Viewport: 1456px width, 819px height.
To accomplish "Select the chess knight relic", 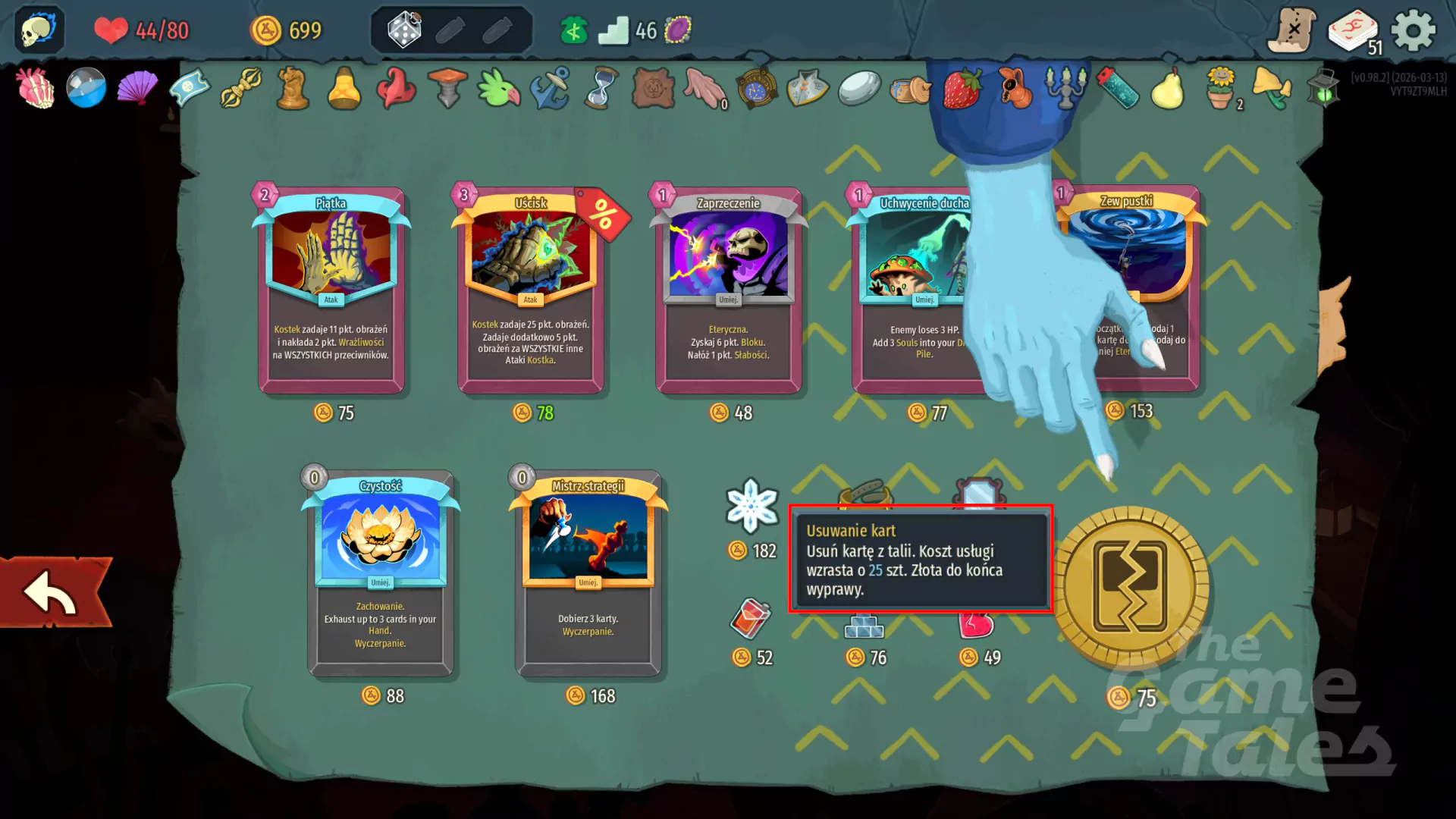I will click(292, 87).
